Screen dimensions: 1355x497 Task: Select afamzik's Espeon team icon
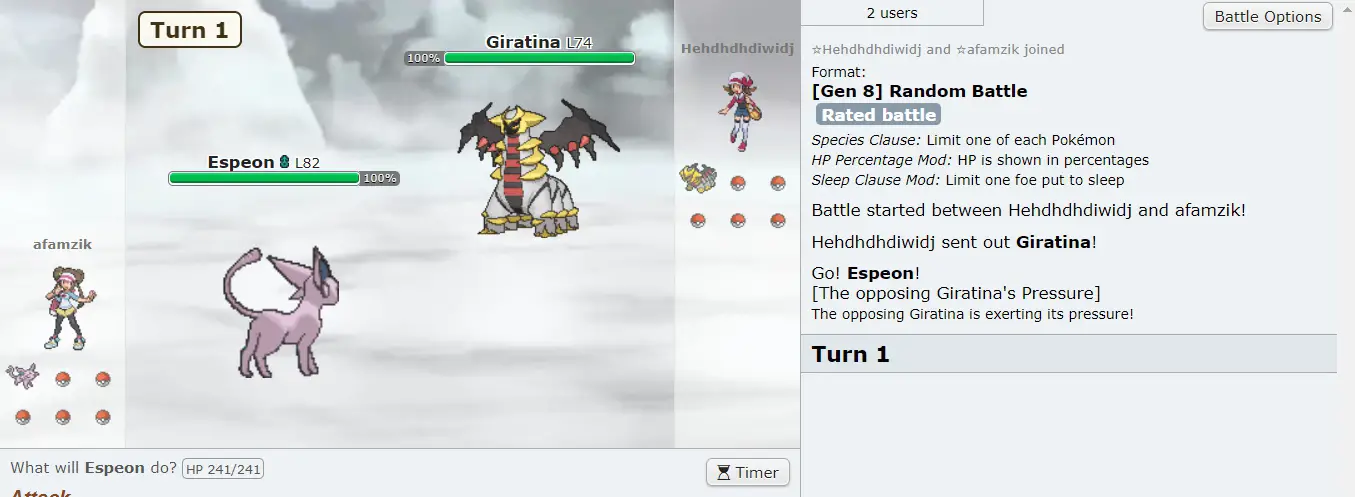pos(22,376)
